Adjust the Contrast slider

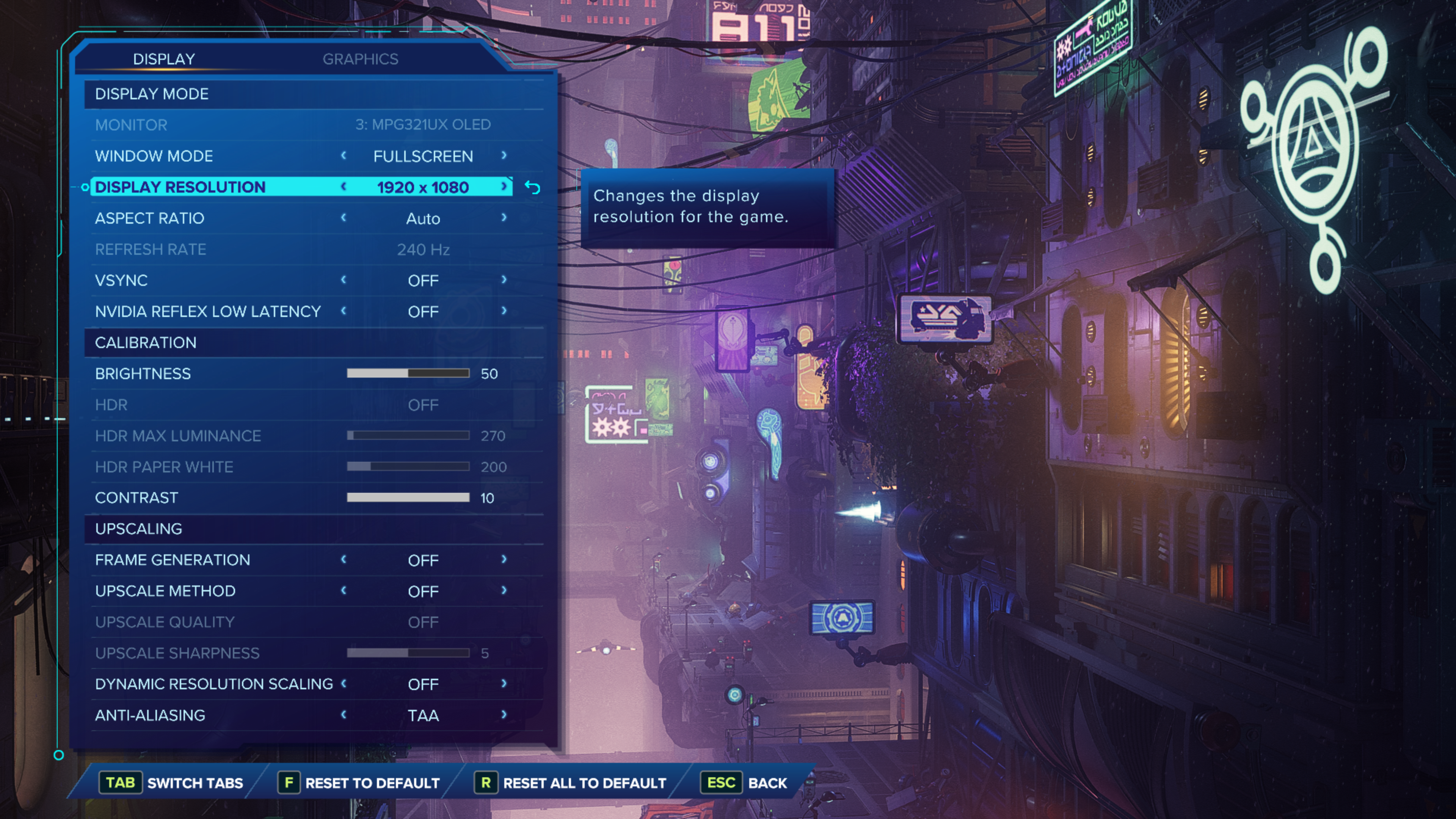[x=408, y=497]
